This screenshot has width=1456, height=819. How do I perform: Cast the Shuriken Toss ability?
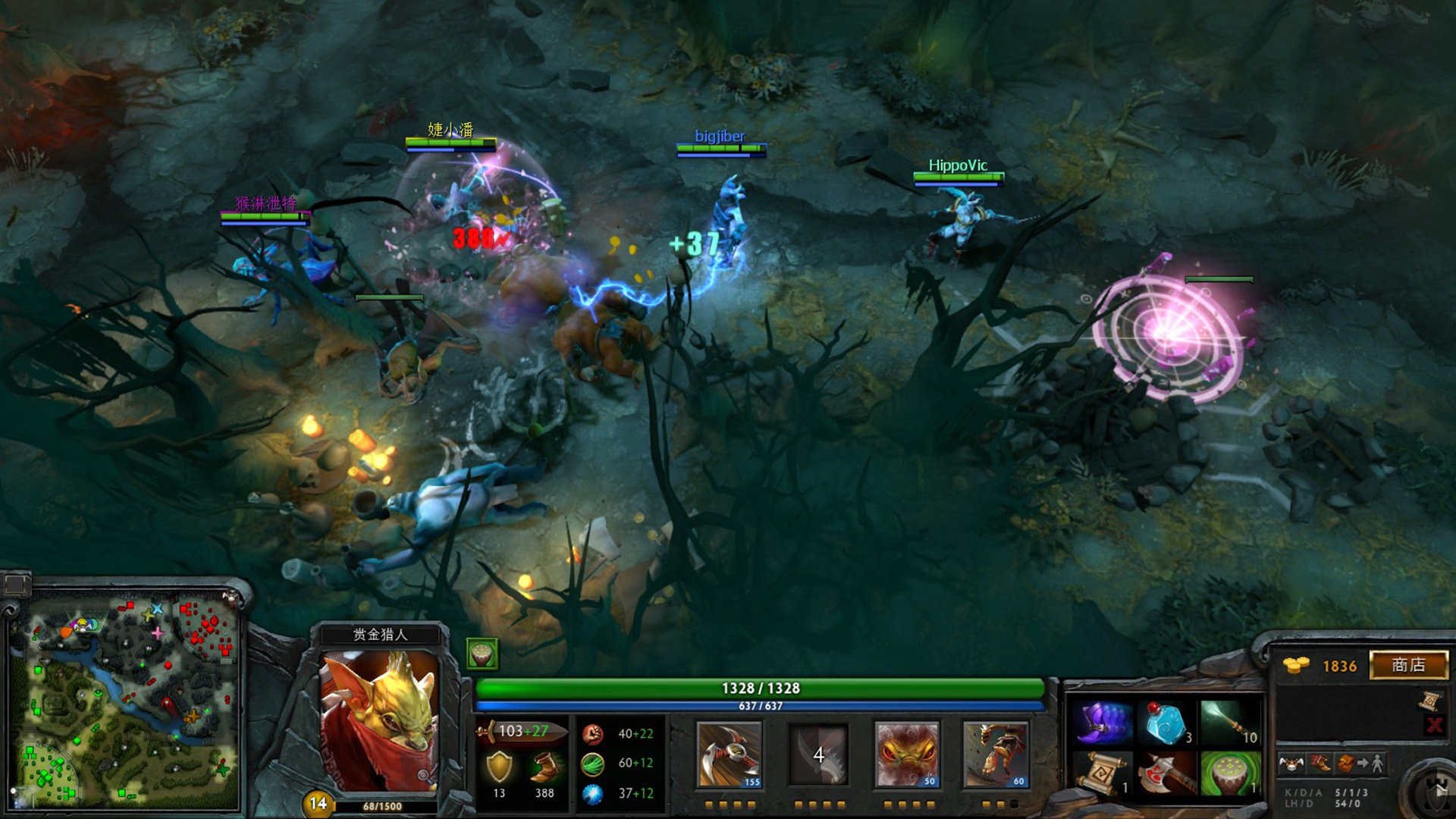[729, 754]
